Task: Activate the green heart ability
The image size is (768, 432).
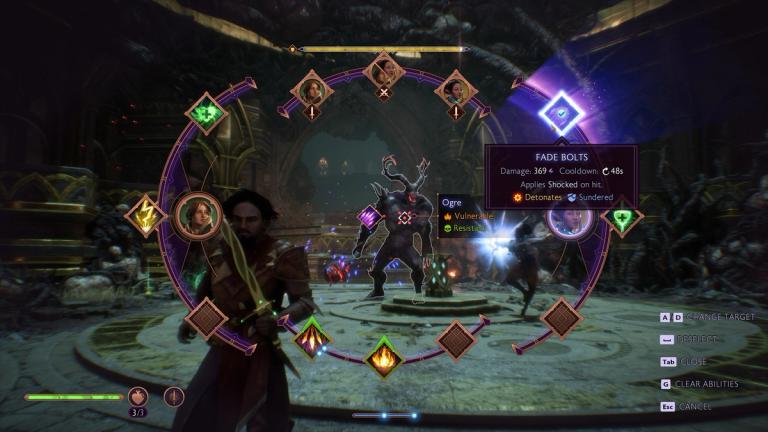Action: [x=622, y=216]
